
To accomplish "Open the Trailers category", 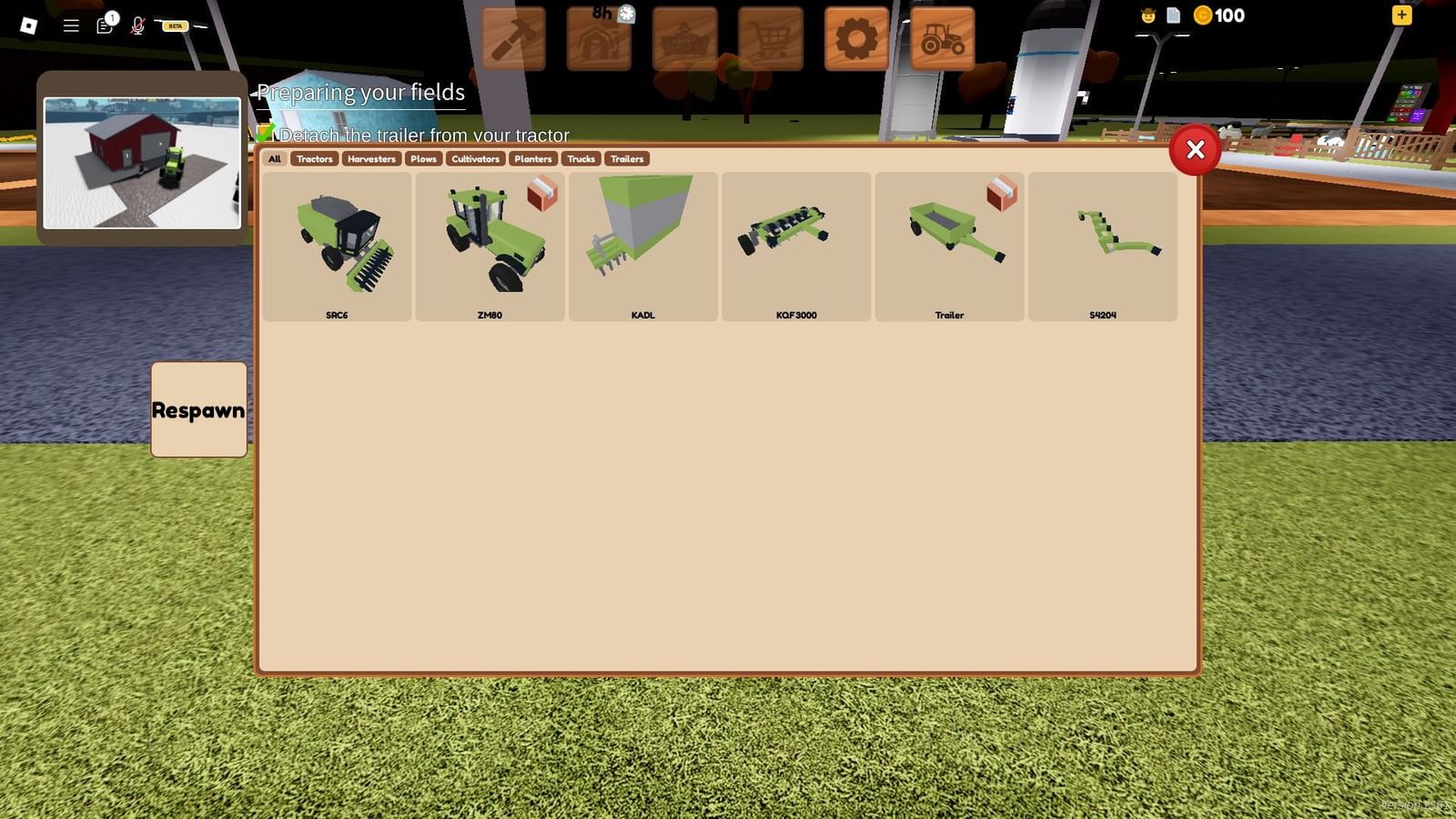I will point(626,158).
